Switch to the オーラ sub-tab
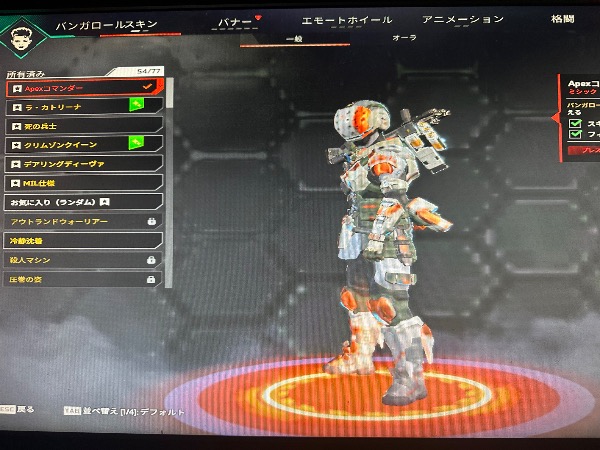The width and height of the screenshot is (600, 450). 404,37
